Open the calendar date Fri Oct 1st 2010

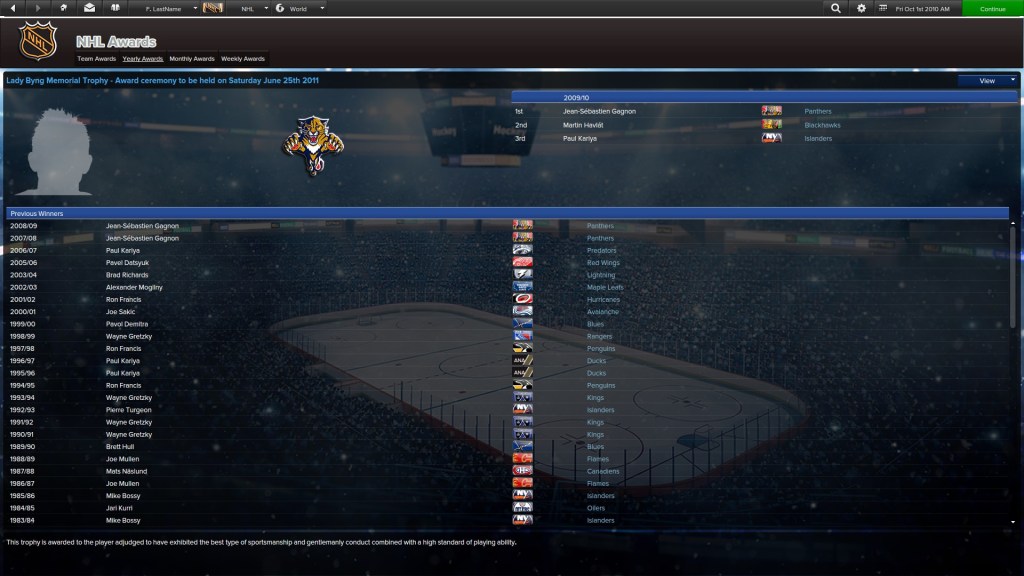[922, 8]
